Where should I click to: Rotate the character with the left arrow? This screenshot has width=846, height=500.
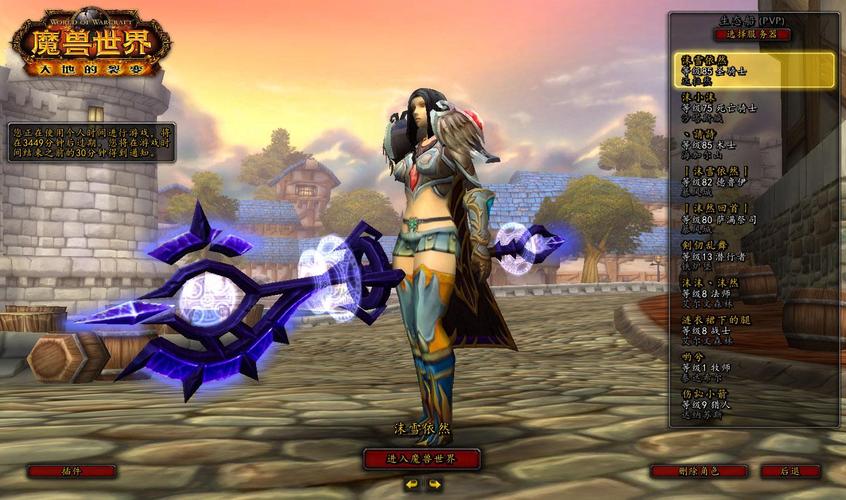click(x=411, y=484)
